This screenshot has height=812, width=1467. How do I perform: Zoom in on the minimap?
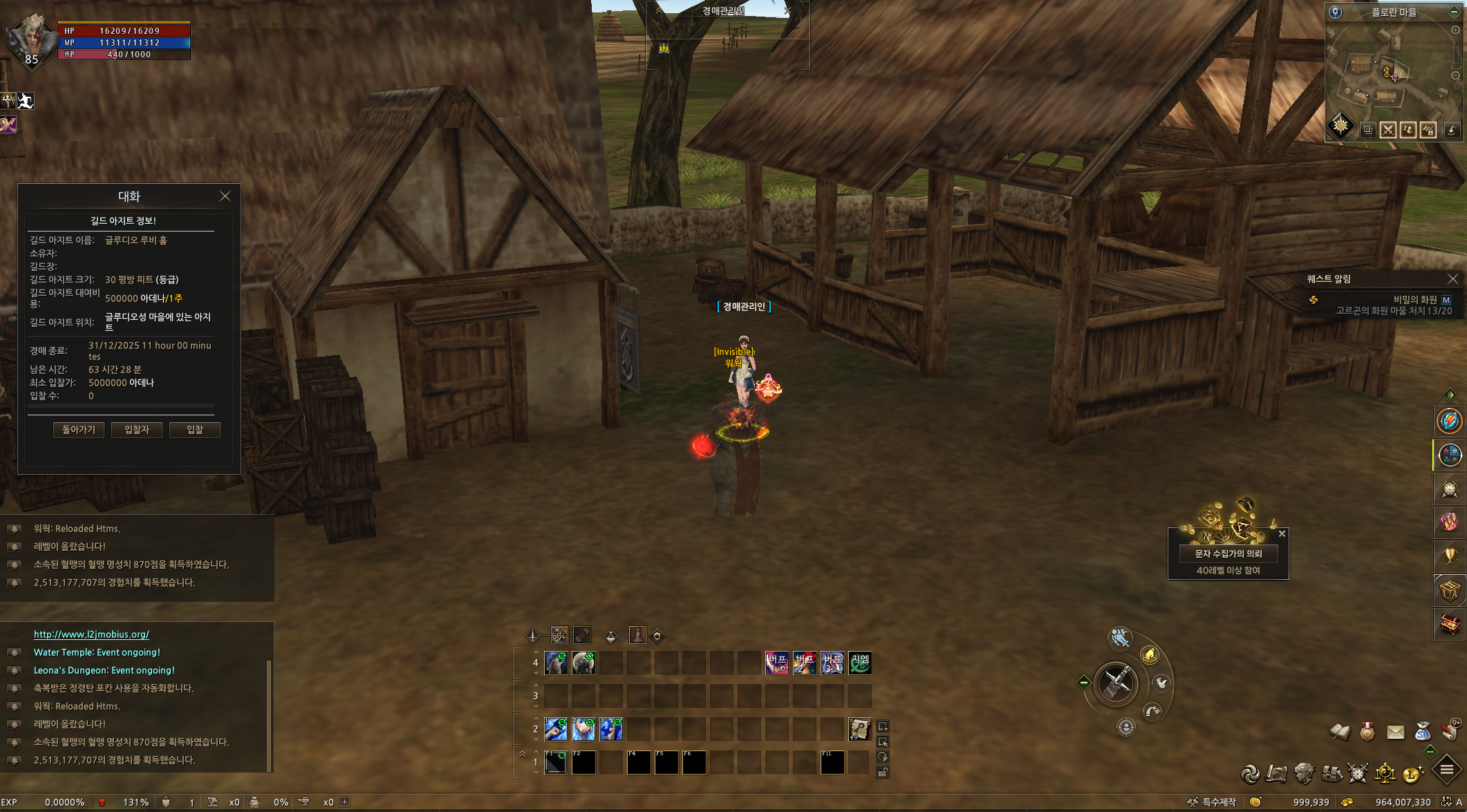click(x=1455, y=30)
